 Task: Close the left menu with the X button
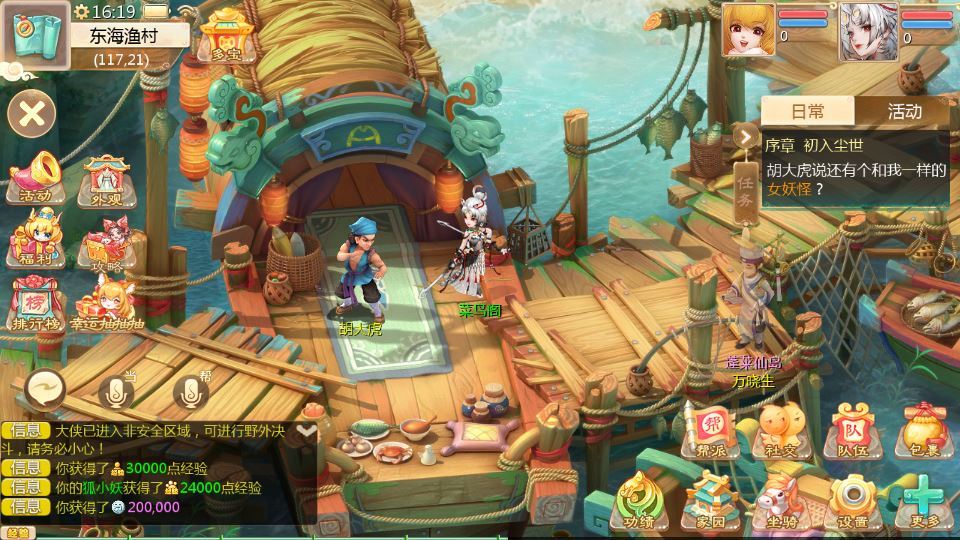coord(32,113)
